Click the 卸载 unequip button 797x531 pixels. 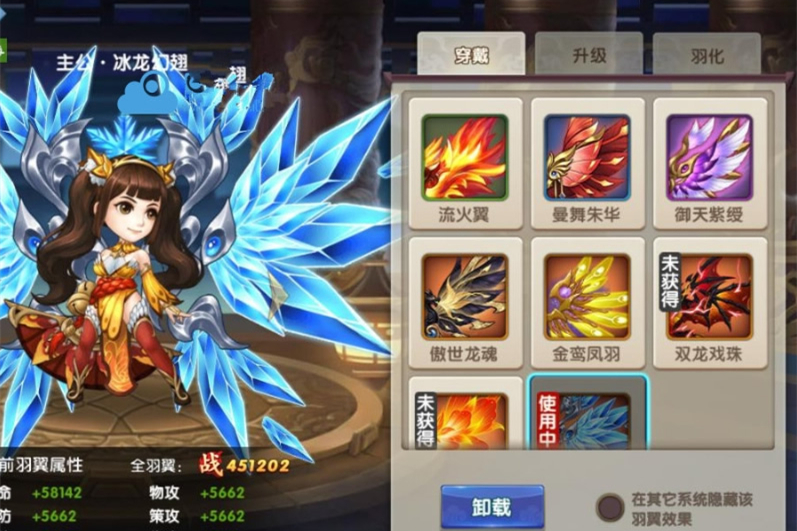click(x=492, y=507)
